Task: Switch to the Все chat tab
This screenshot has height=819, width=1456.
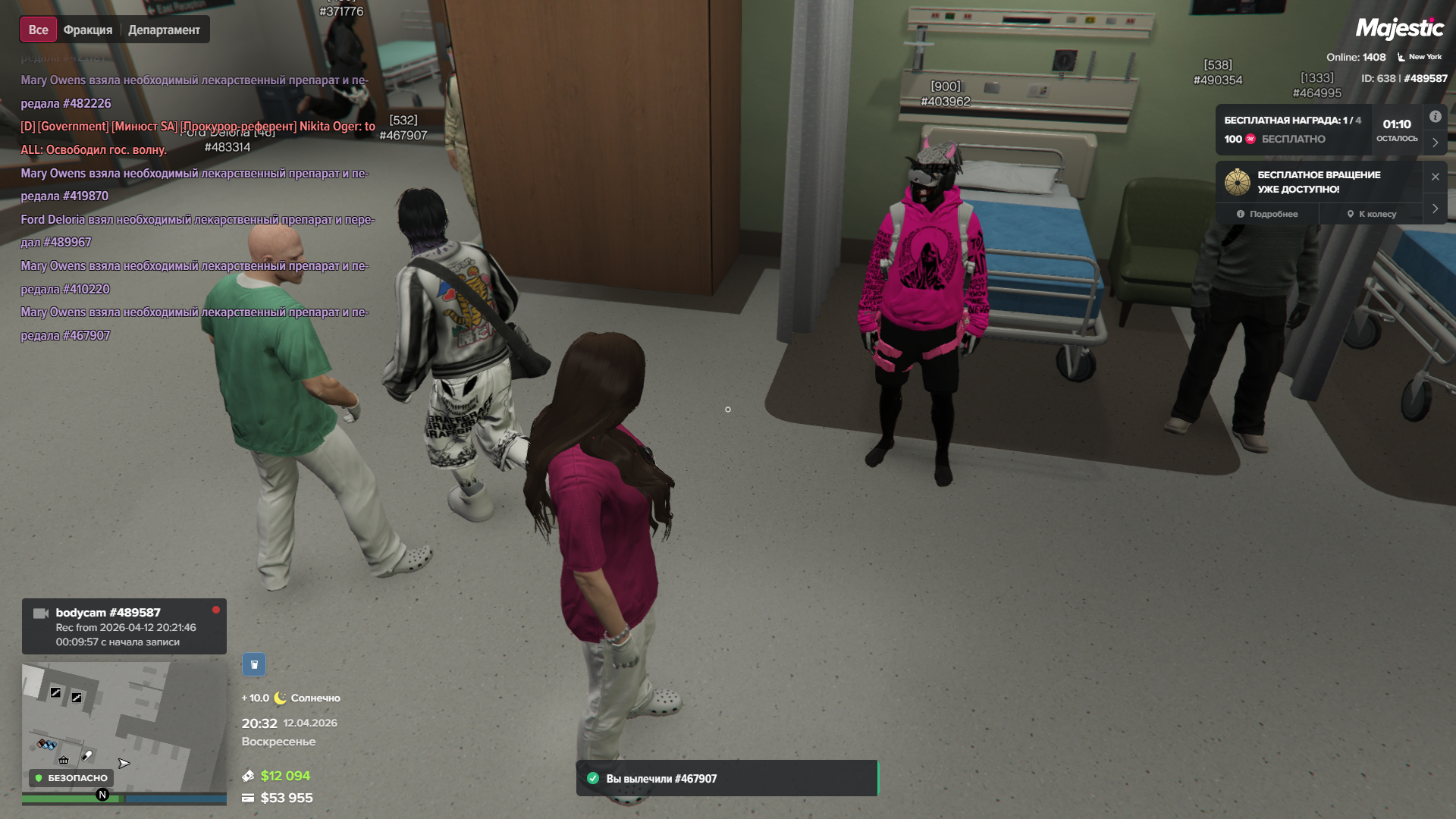Action: (x=38, y=30)
